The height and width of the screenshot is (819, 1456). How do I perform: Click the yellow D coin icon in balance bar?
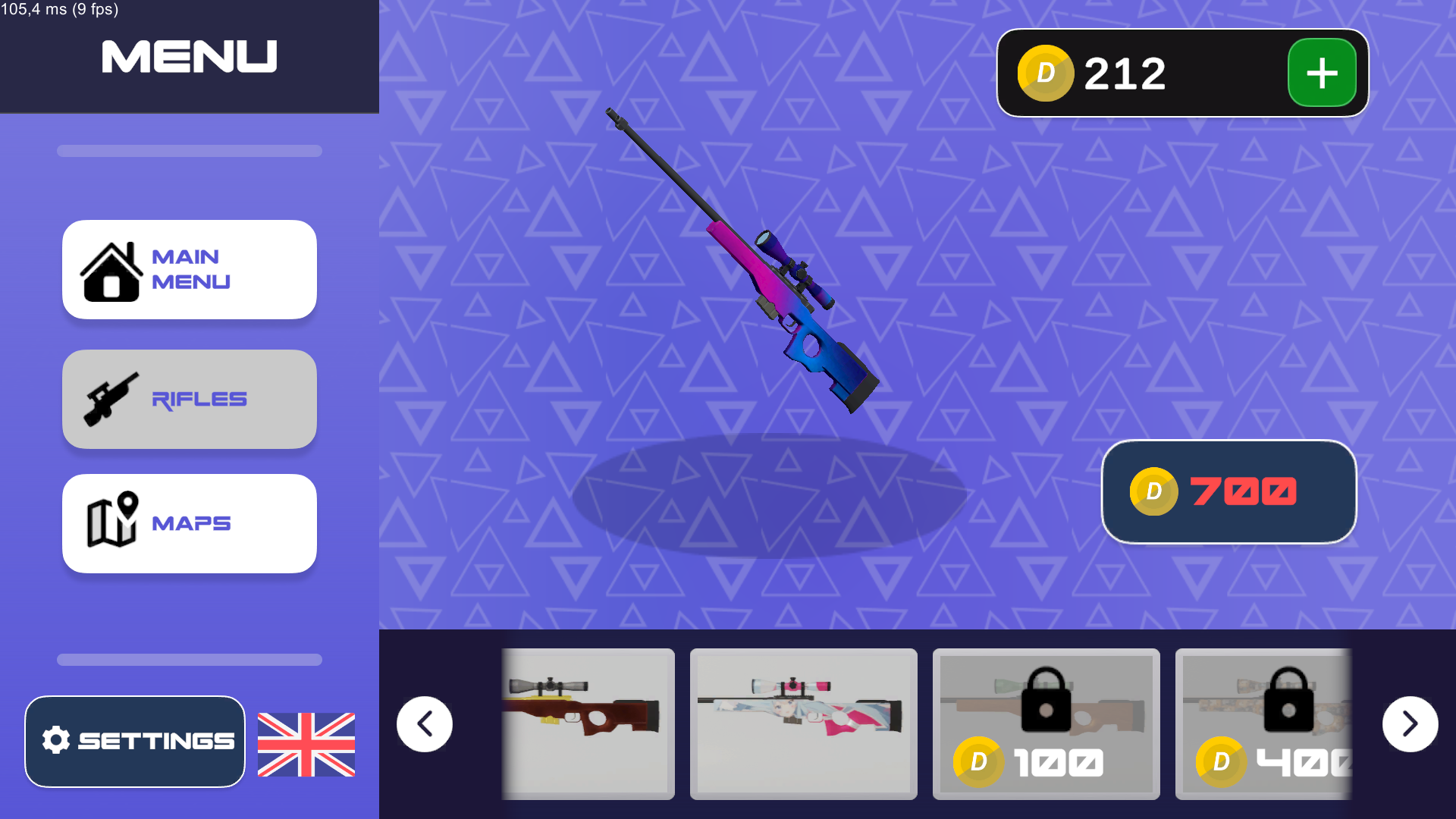pyautogui.click(x=1046, y=73)
